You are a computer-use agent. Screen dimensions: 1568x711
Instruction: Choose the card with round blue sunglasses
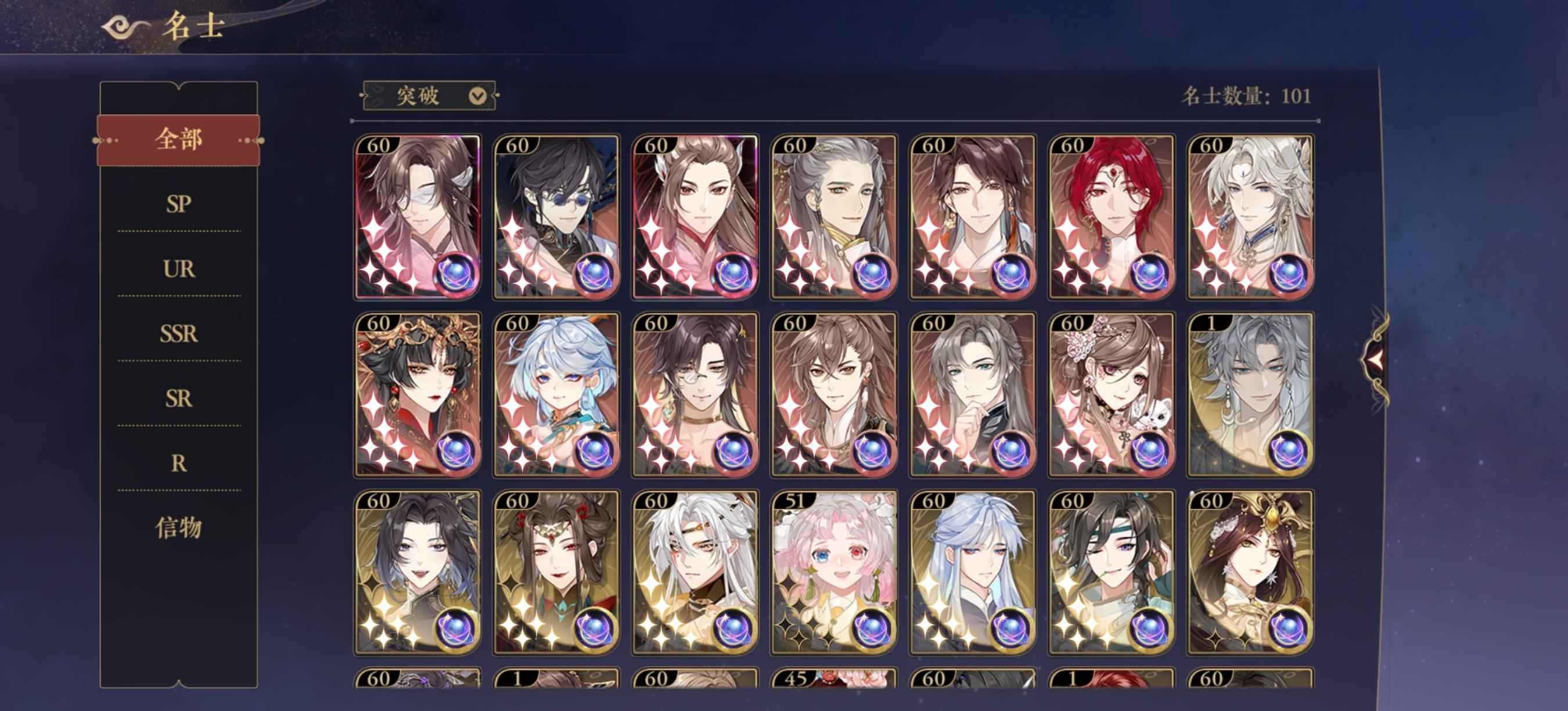[x=556, y=217]
